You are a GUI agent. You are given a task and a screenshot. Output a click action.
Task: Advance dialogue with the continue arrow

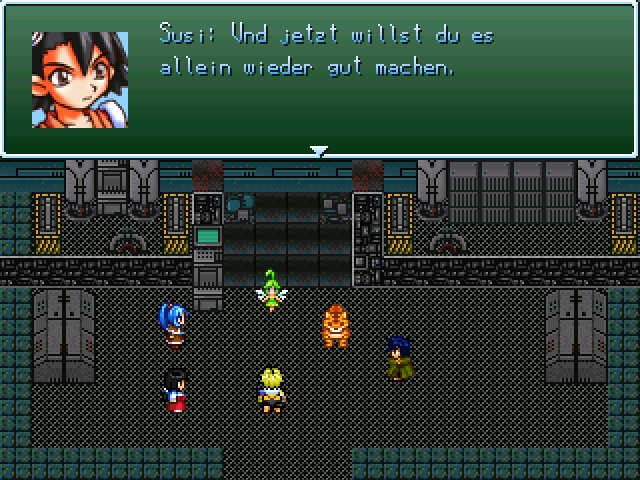click(319, 151)
